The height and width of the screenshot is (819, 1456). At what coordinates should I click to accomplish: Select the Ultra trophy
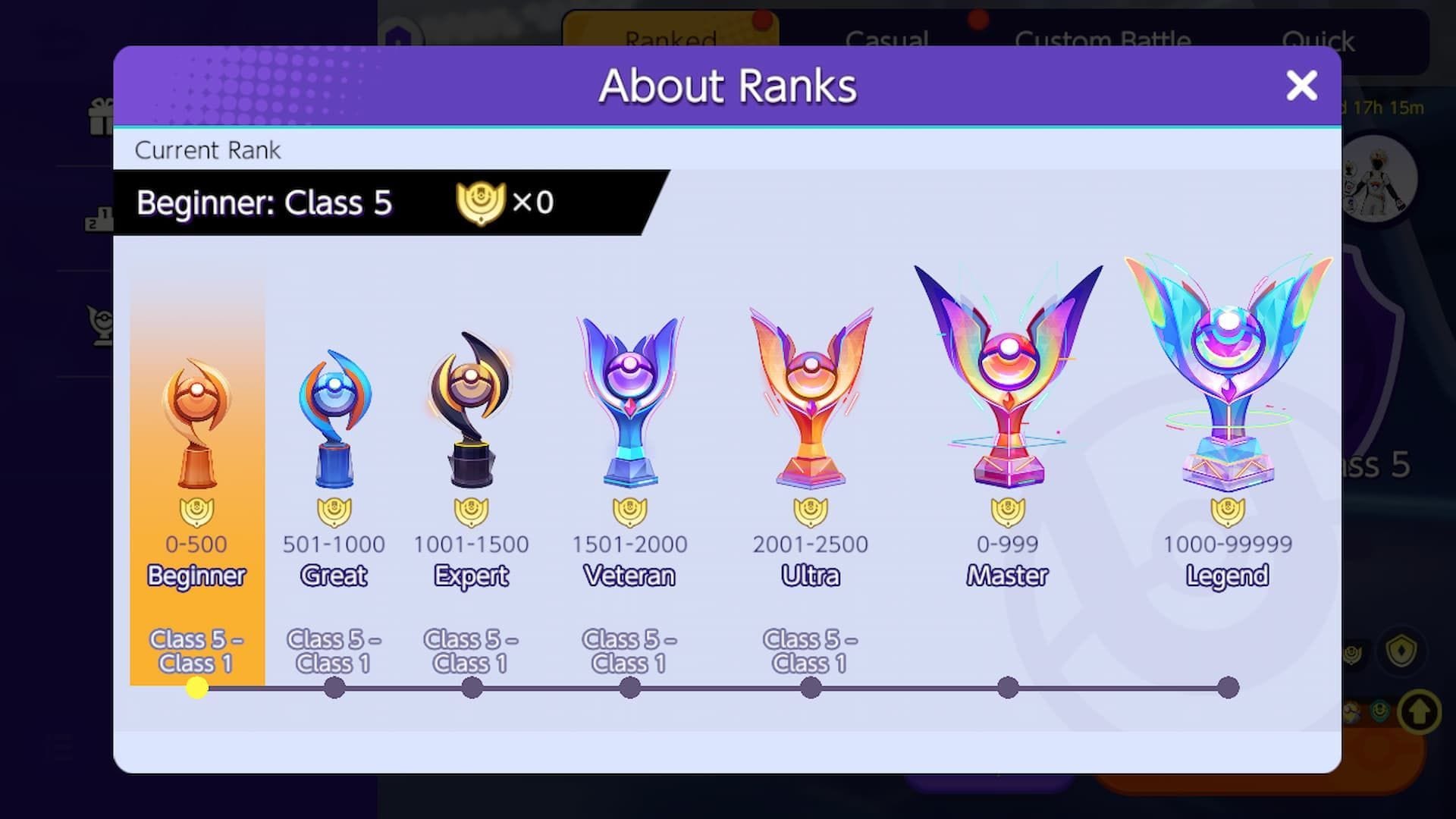(810, 394)
